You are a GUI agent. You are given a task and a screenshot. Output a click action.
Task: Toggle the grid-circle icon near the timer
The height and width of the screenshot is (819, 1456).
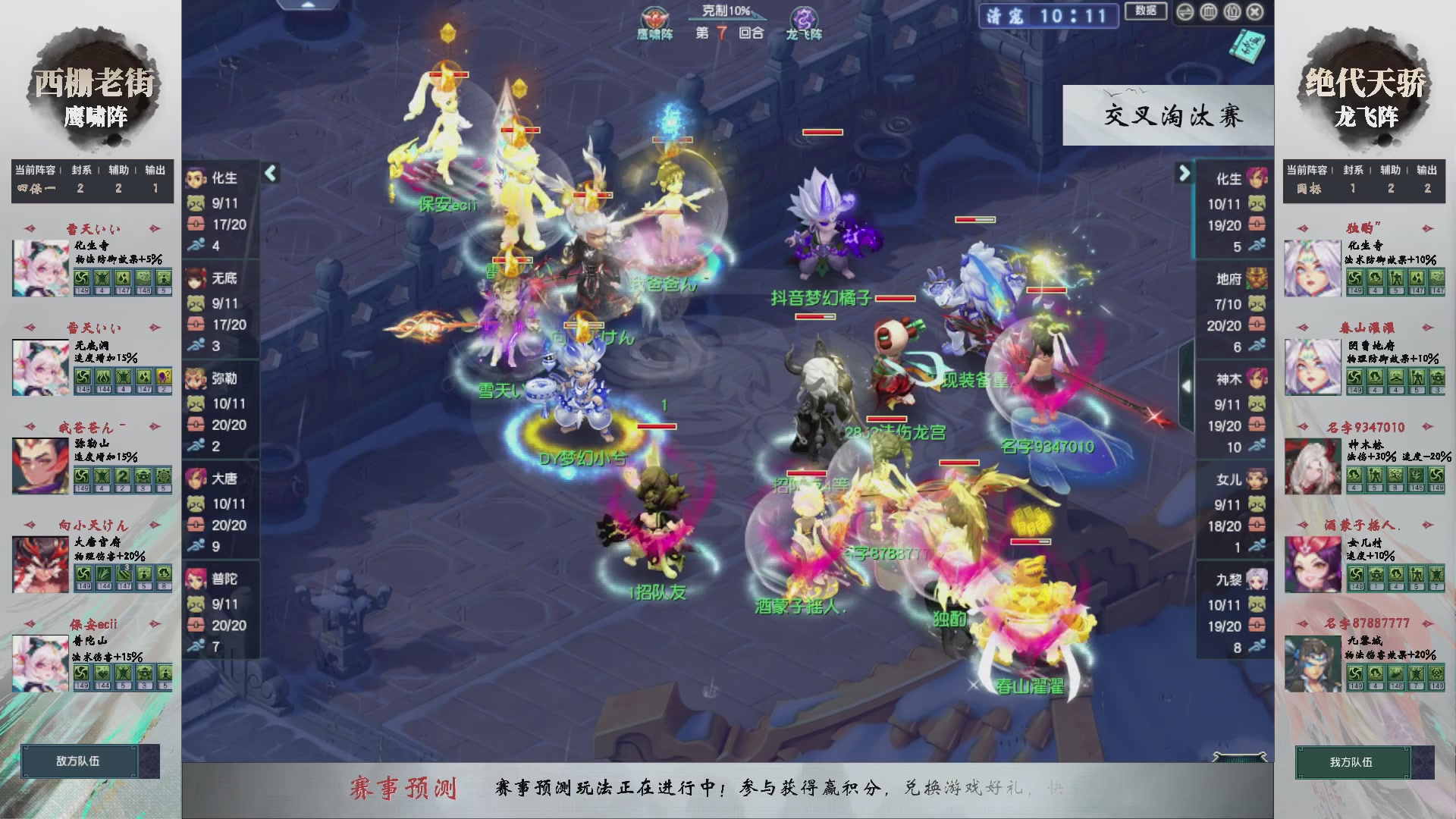(x=1208, y=12)
